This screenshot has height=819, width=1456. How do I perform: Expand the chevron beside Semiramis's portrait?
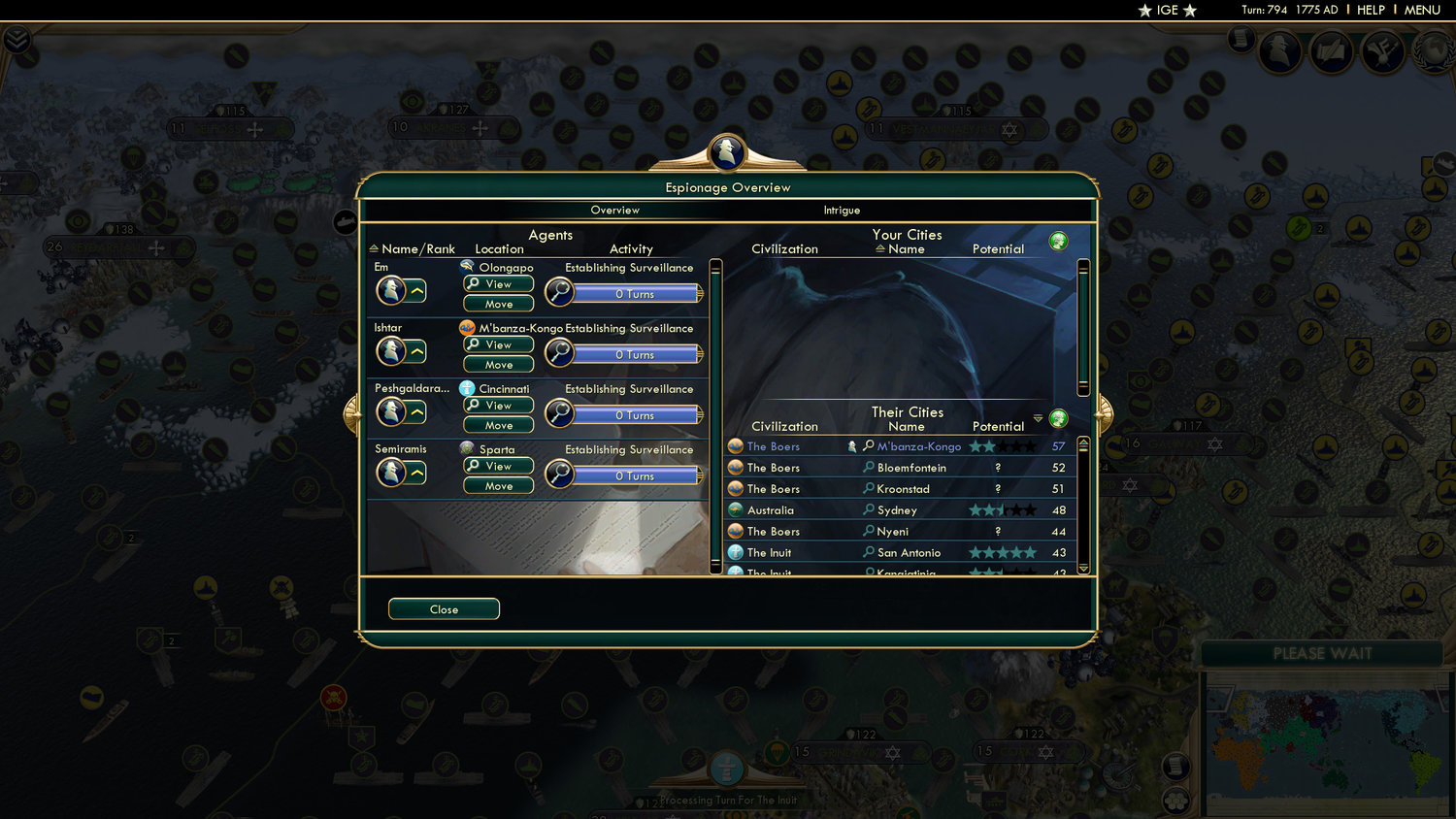417,471
